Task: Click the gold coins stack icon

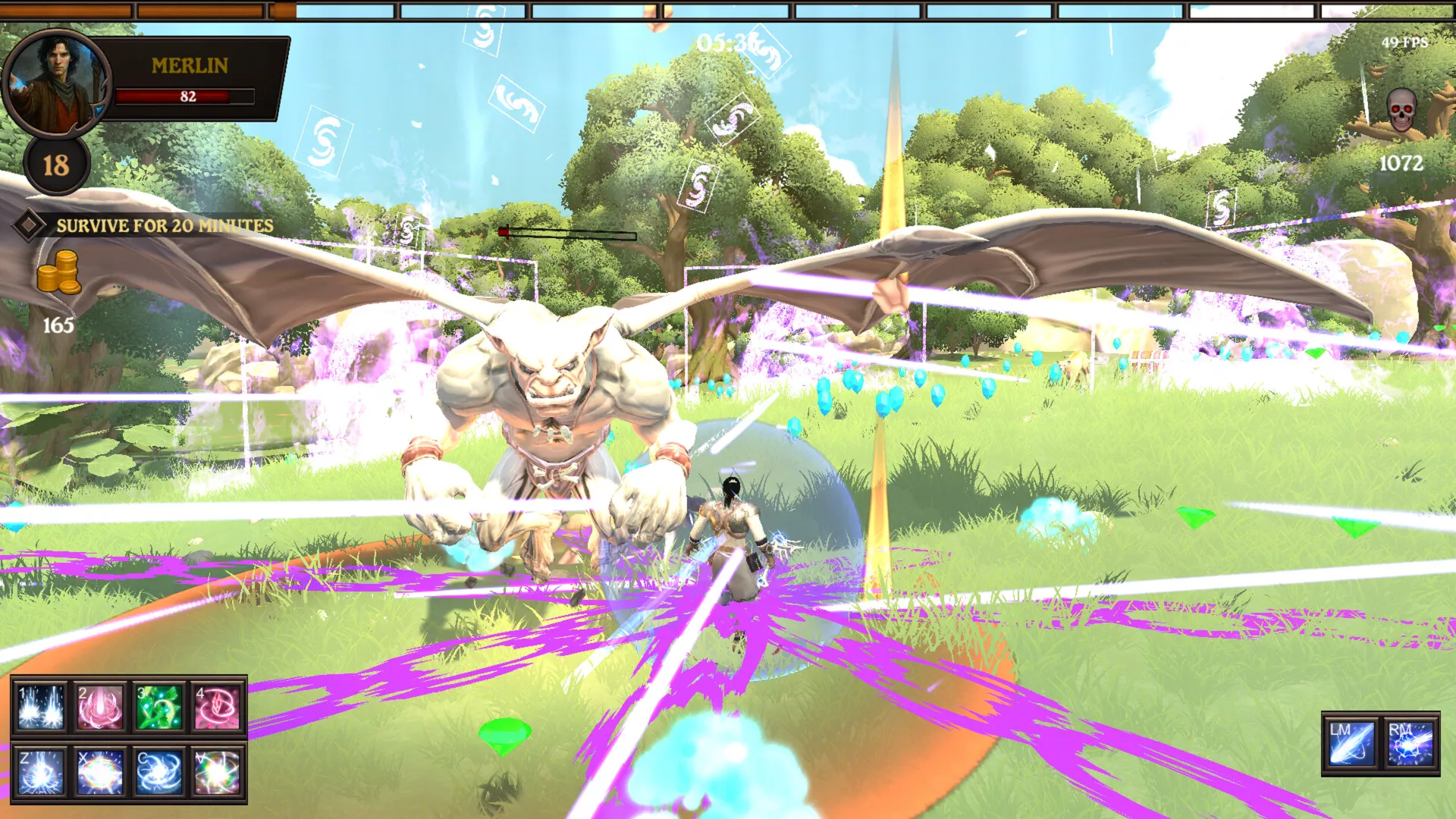Action: tap(59, 273)
